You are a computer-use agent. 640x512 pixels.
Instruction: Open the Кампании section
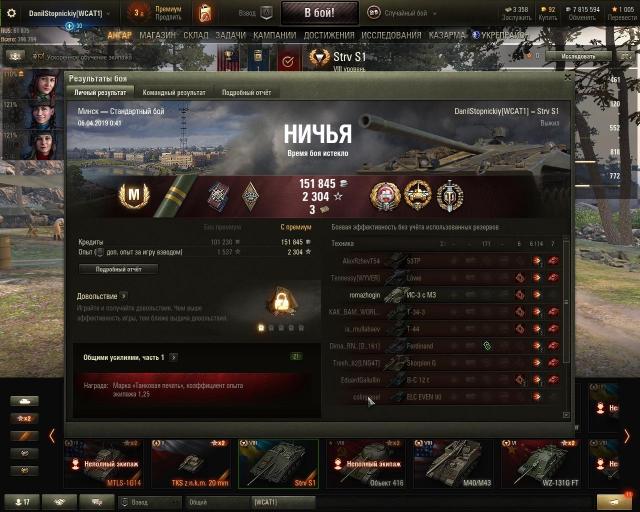[x=274, y=36]
